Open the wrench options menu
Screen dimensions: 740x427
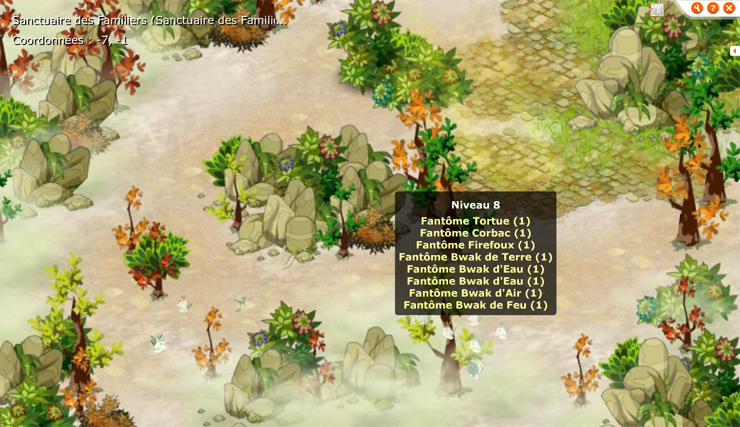pos(697,8)
